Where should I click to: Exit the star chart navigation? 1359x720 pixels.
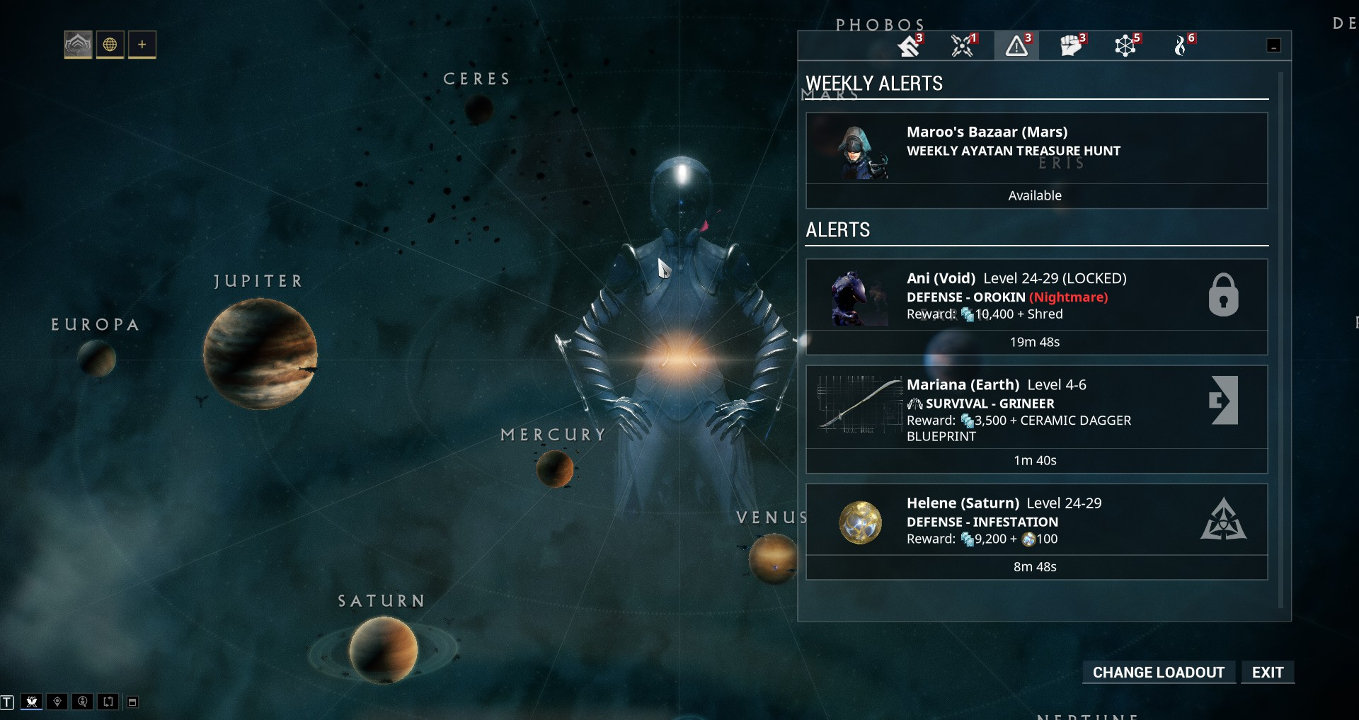click(x=1267, y=672)
